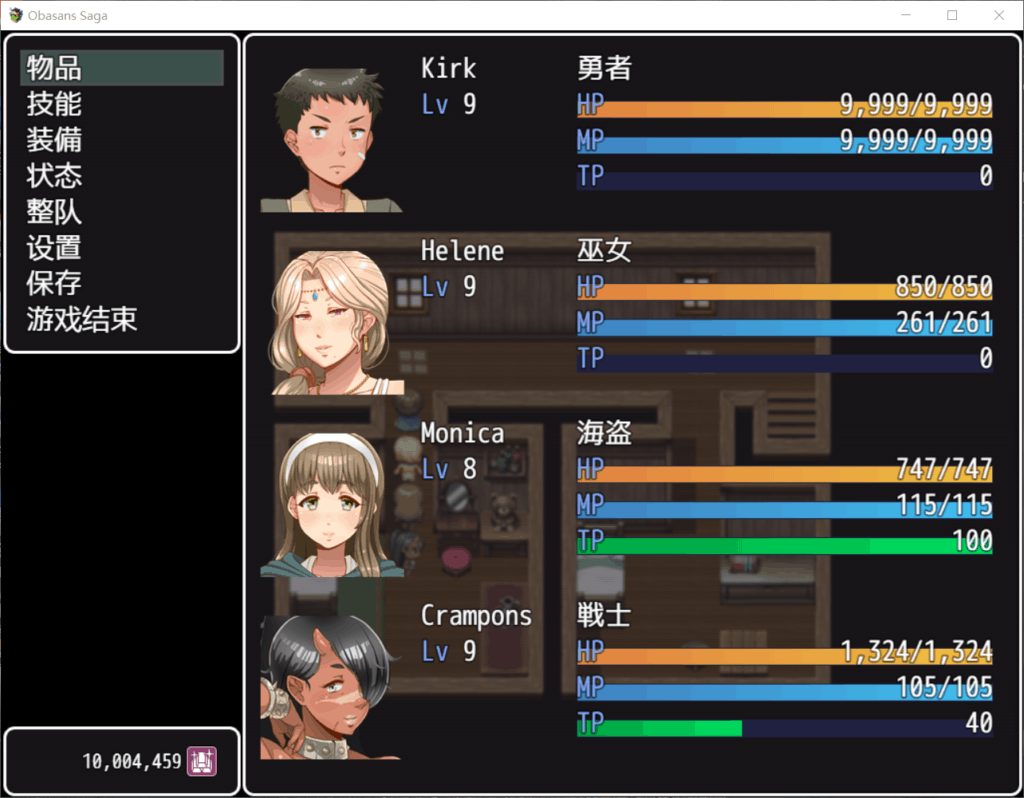Select Crampons the 戦士 portrait
The height and width of the screenshot is (798, 1024).
[330, 688]
